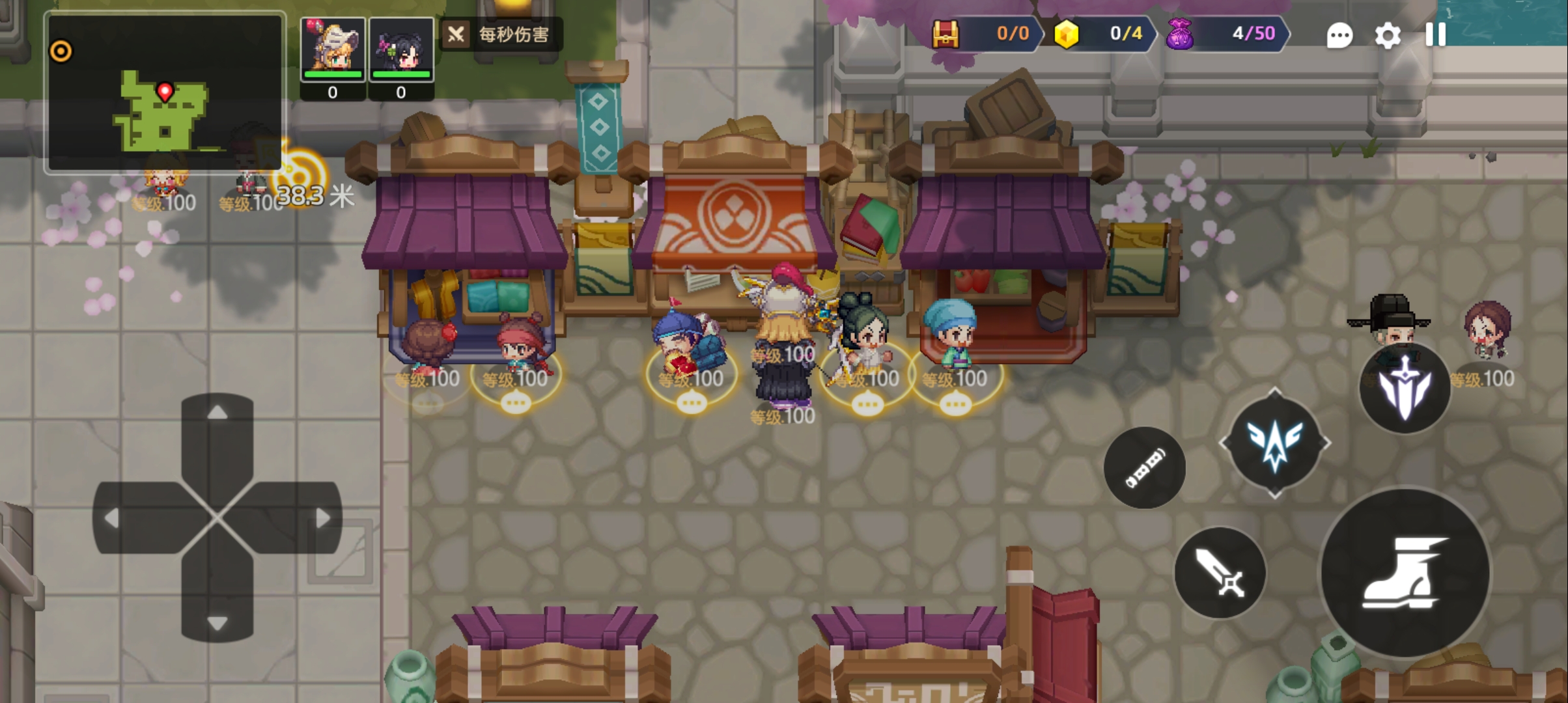Pause the game
1568x703 pixels.
click(x=1435, y=34)
